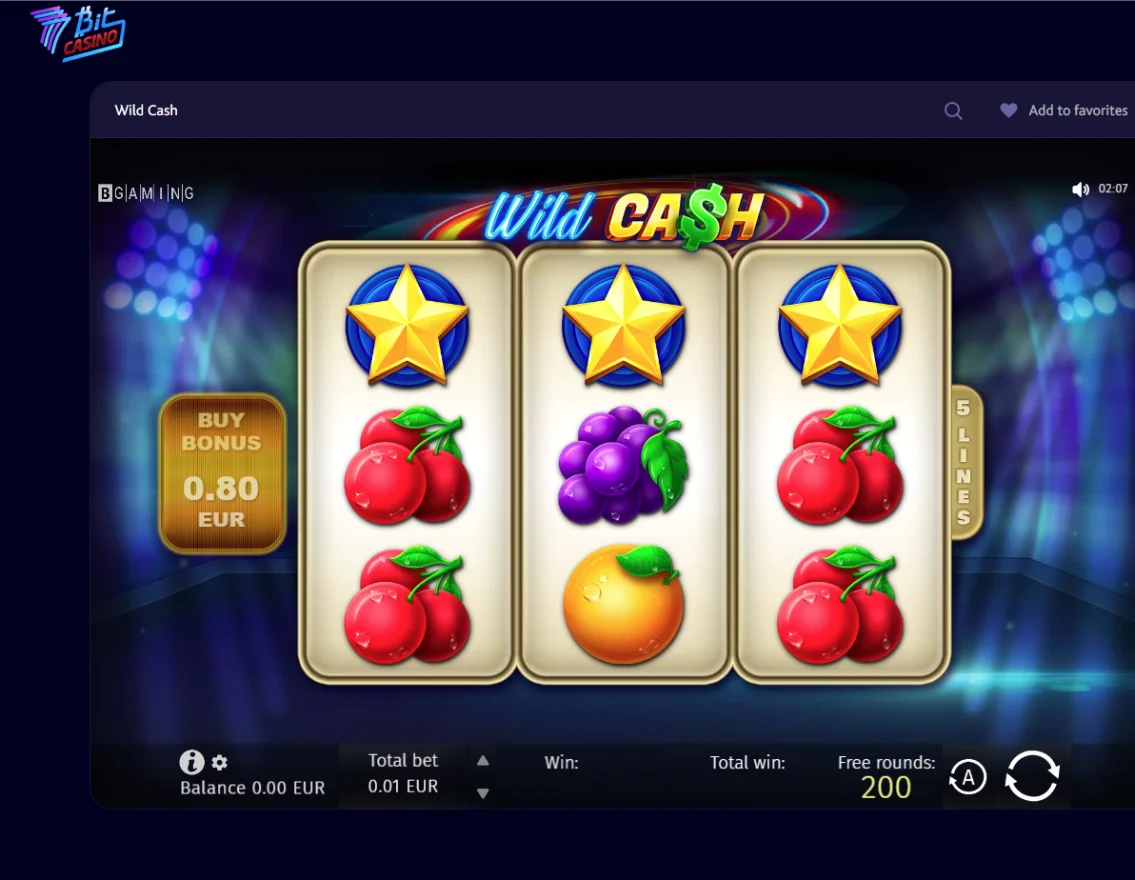This screenshot has height=880, width=1135.
Task: Show the 5 Lines paytable tab
Action: pyautogui.click(x=963, y=463)
